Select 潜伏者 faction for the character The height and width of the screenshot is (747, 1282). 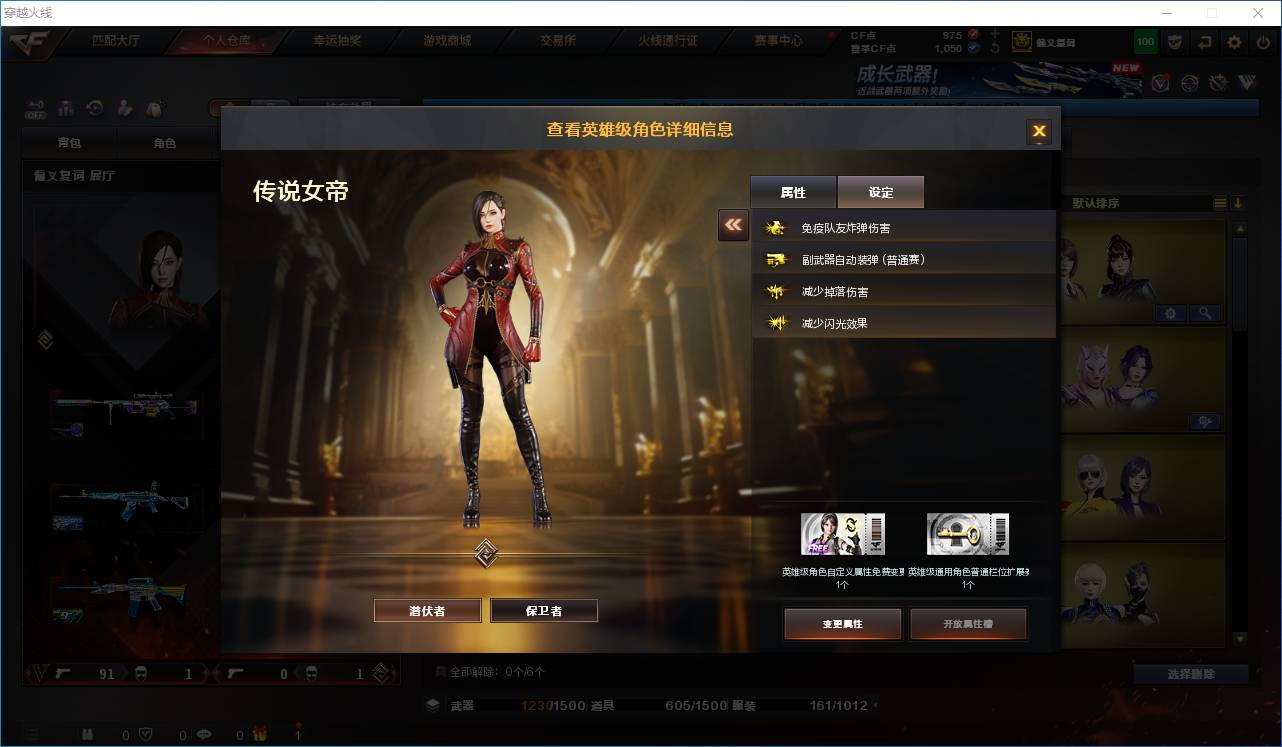point(427,610)
